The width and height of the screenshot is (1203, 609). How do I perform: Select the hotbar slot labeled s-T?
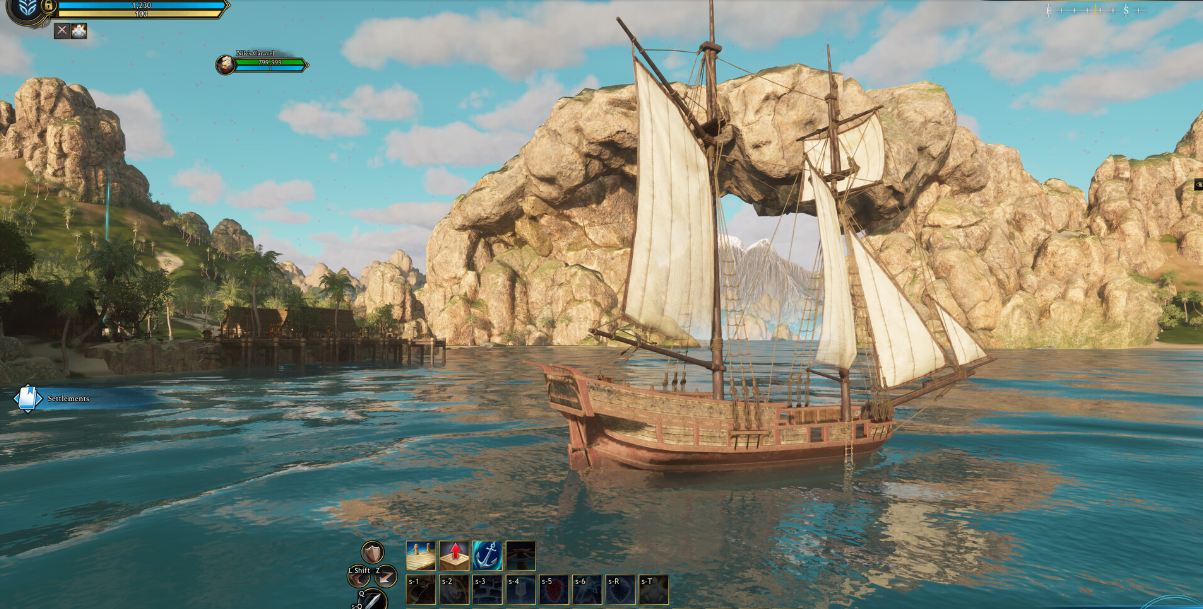click(x=653, y=589)
